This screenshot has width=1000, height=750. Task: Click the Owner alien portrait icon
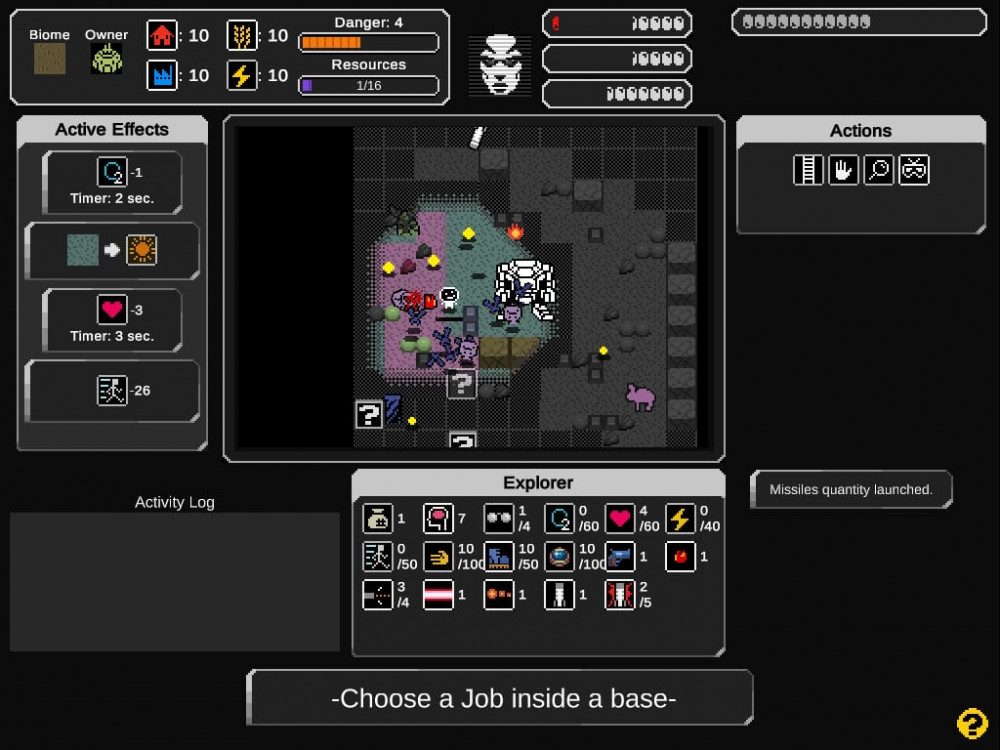click(107, 59)
